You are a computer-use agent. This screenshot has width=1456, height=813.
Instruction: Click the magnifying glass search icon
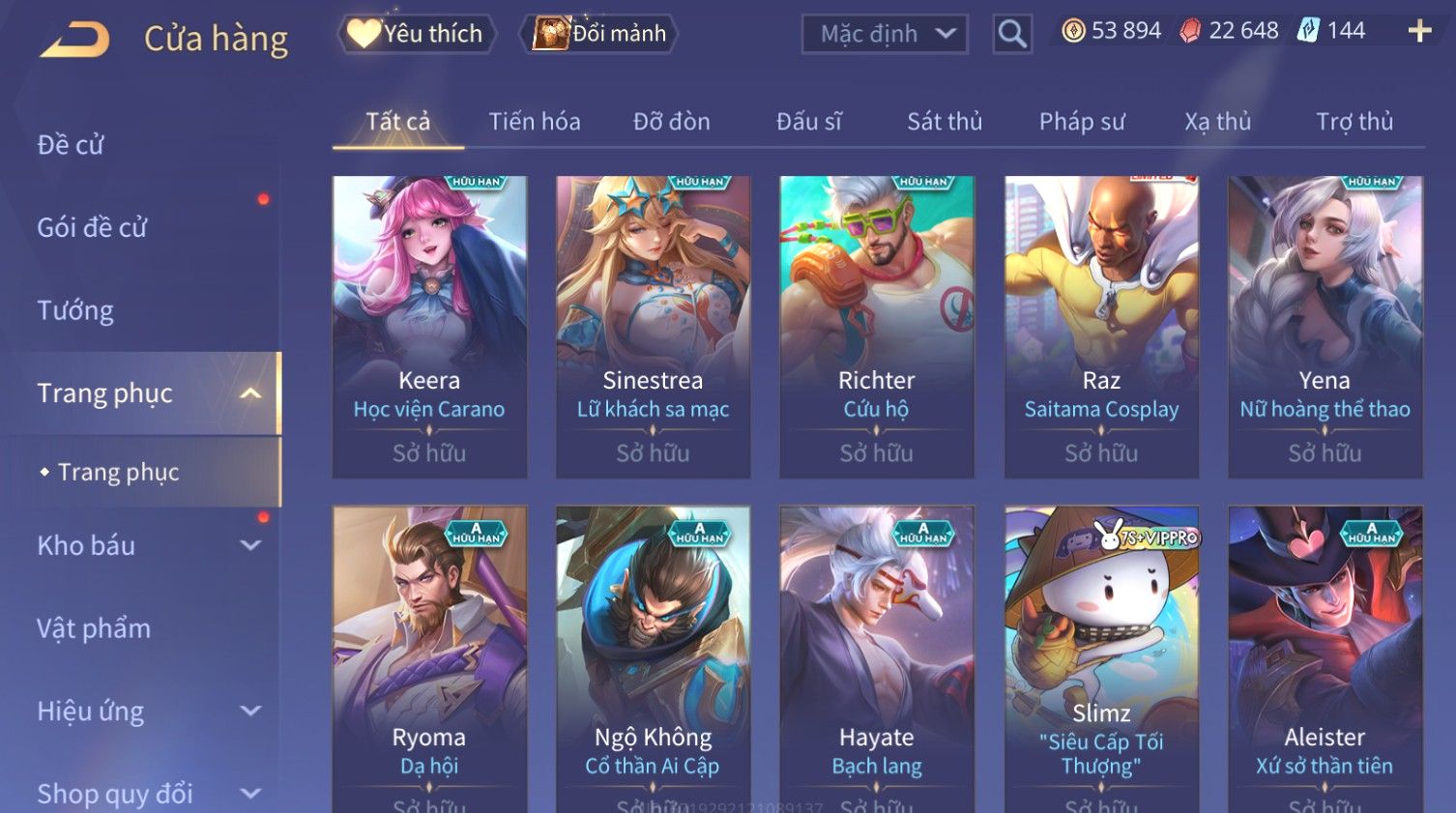tap(1011, 35)
